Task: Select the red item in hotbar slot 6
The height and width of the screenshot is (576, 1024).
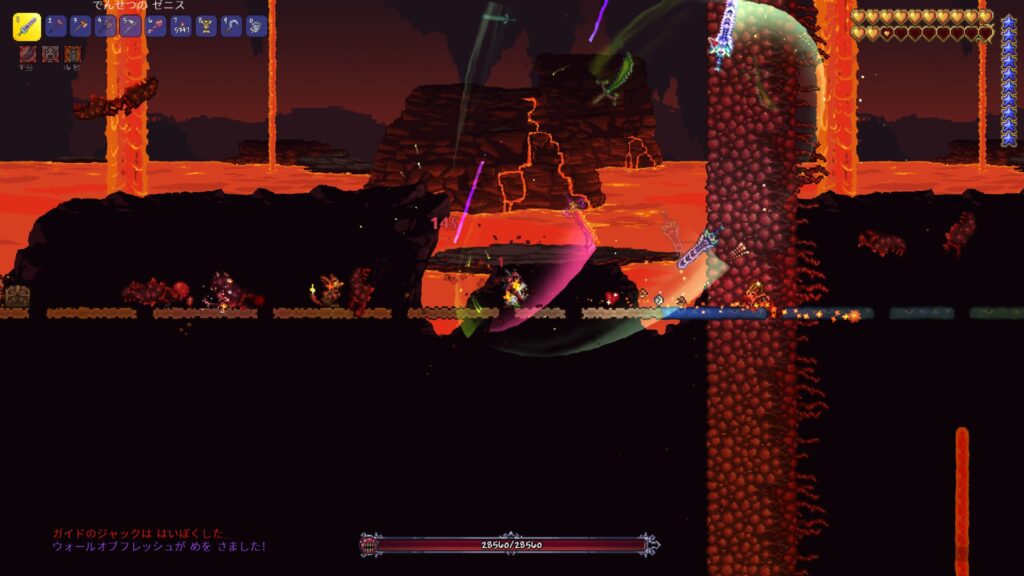Action: 156,27
